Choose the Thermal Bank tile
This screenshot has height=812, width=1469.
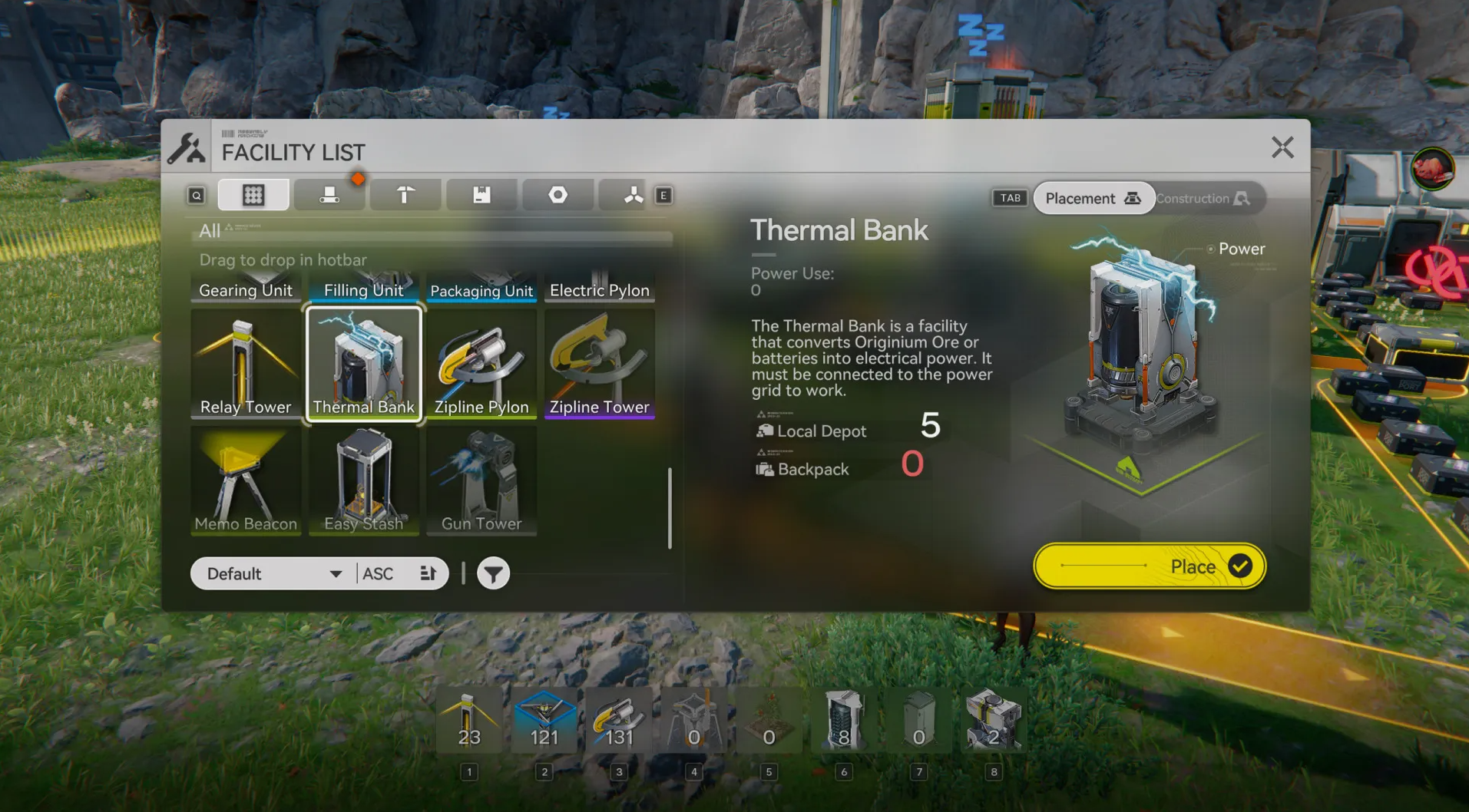coord(364,364)
